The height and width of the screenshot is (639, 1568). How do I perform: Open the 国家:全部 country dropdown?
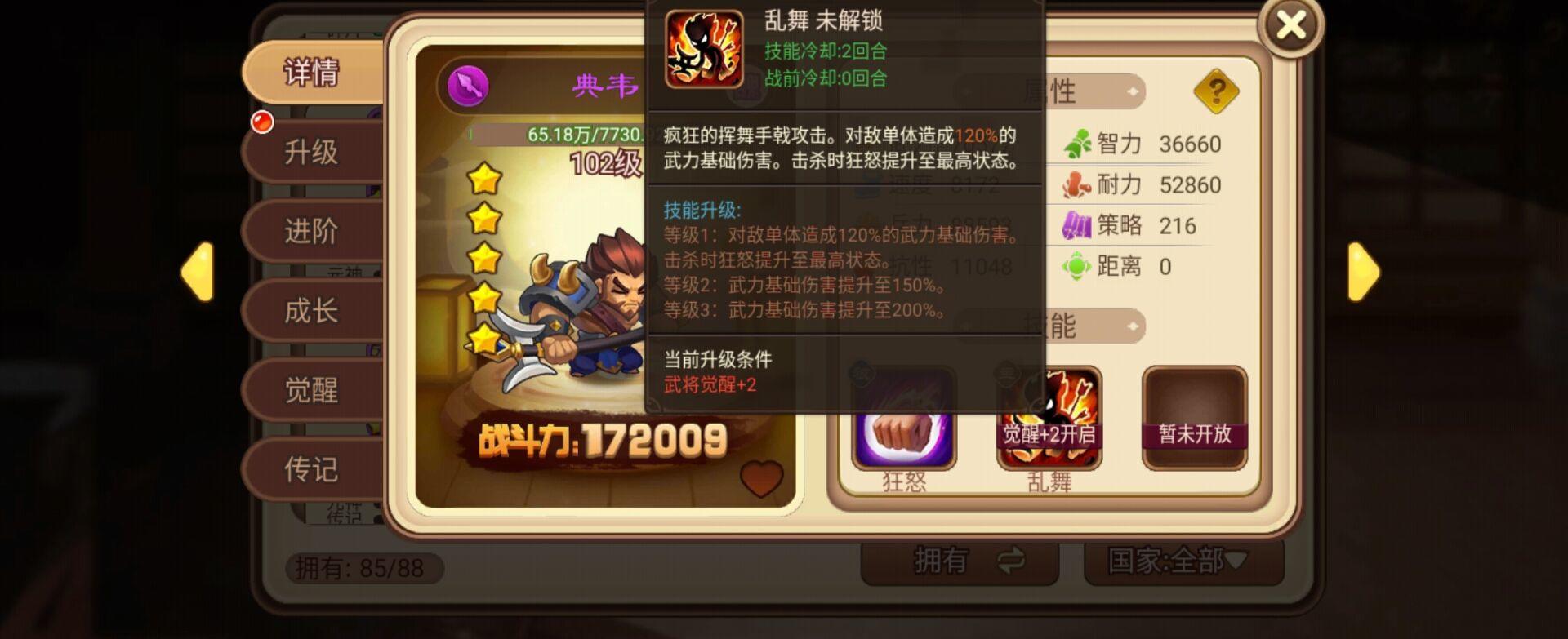click(1176, 560)
